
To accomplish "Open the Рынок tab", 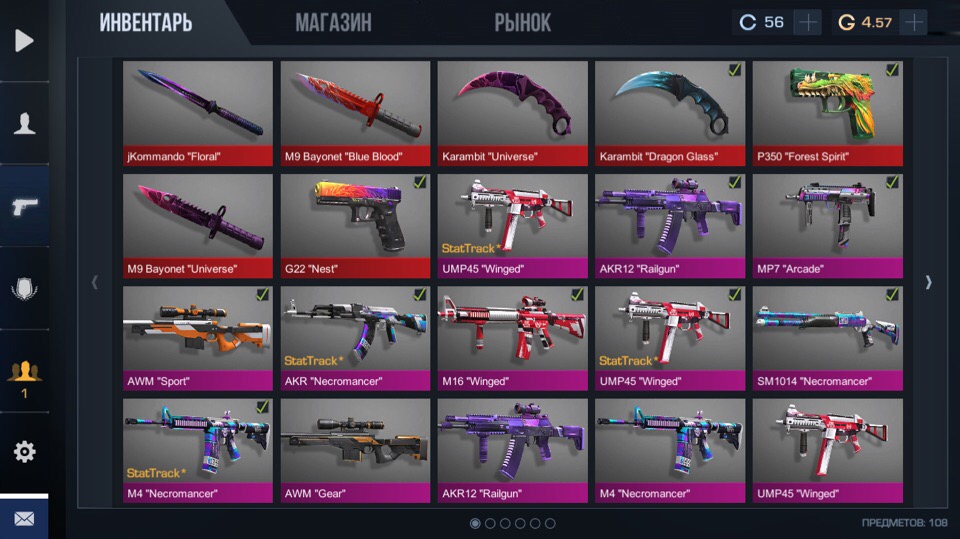I will tap(522, 22).
